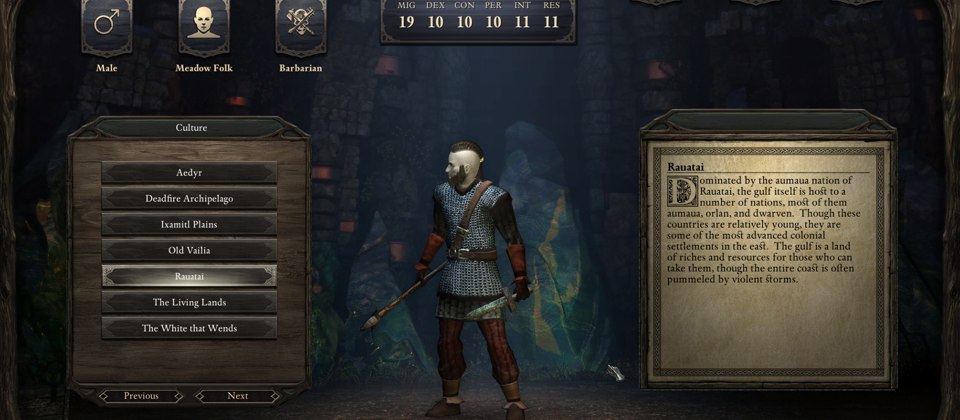Pick The White that Wends culture

coord(189,328)
